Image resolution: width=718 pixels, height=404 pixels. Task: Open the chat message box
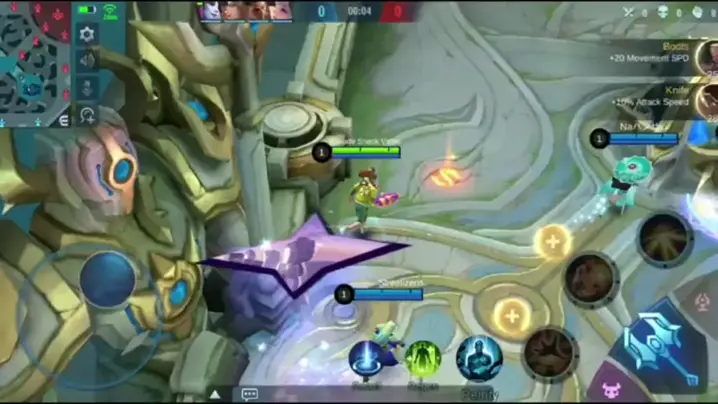249,394
